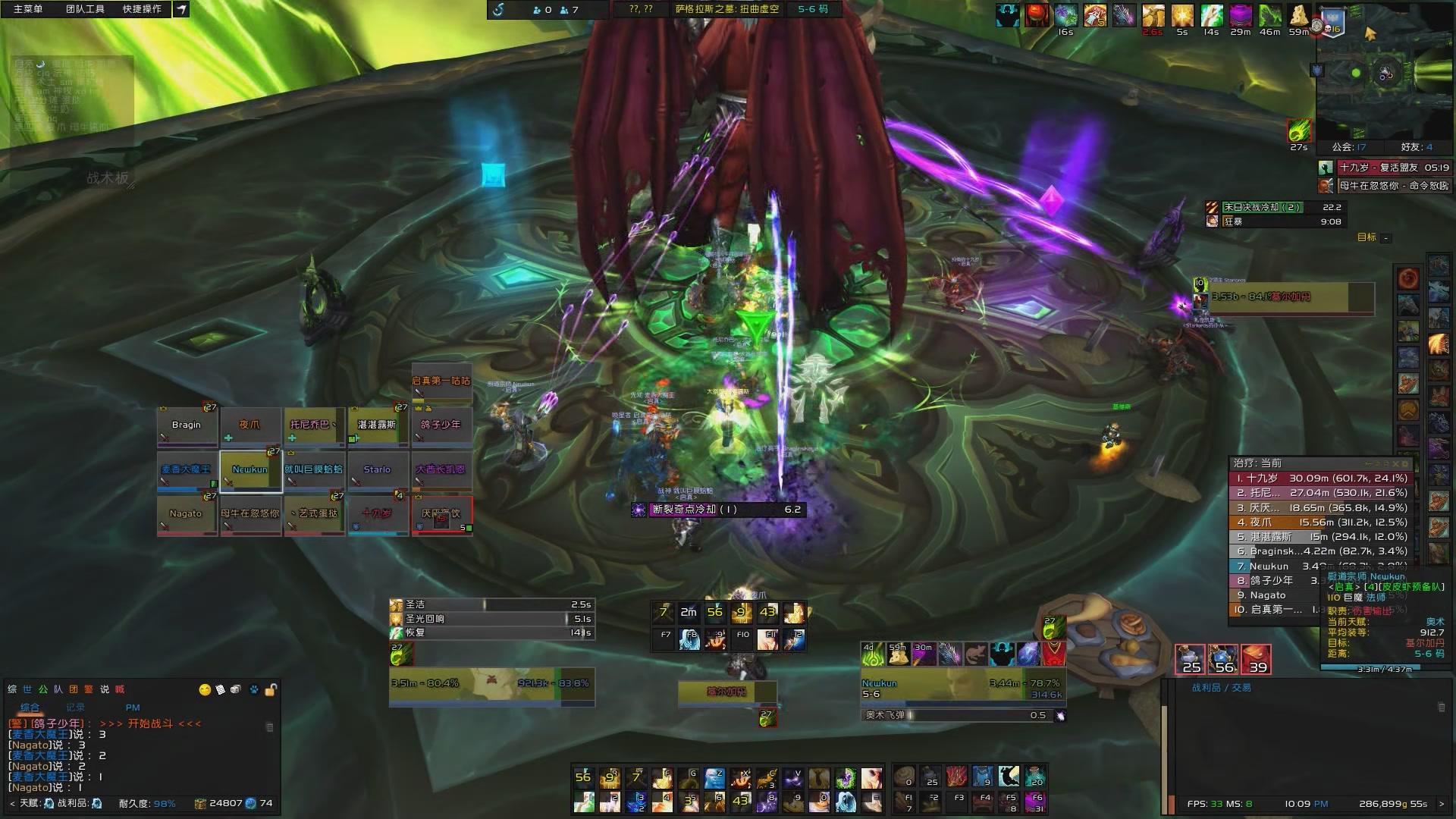1456x819 pixels.
Task: Select Bragin in the raid frames
Action: 187,426
